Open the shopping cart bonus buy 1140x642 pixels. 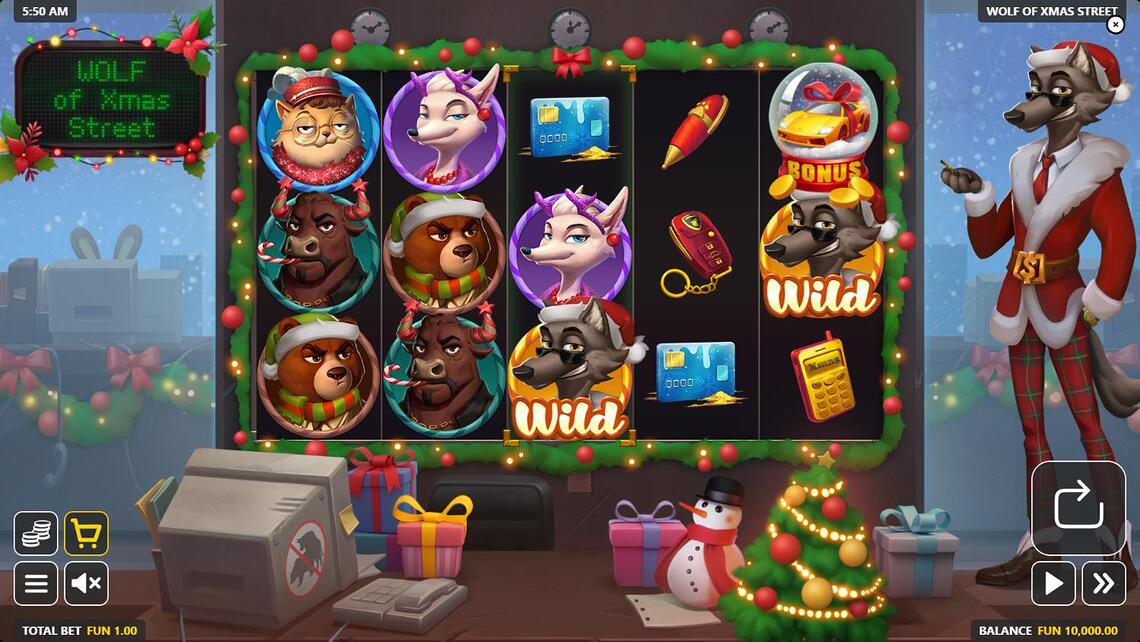click(86, 533)
